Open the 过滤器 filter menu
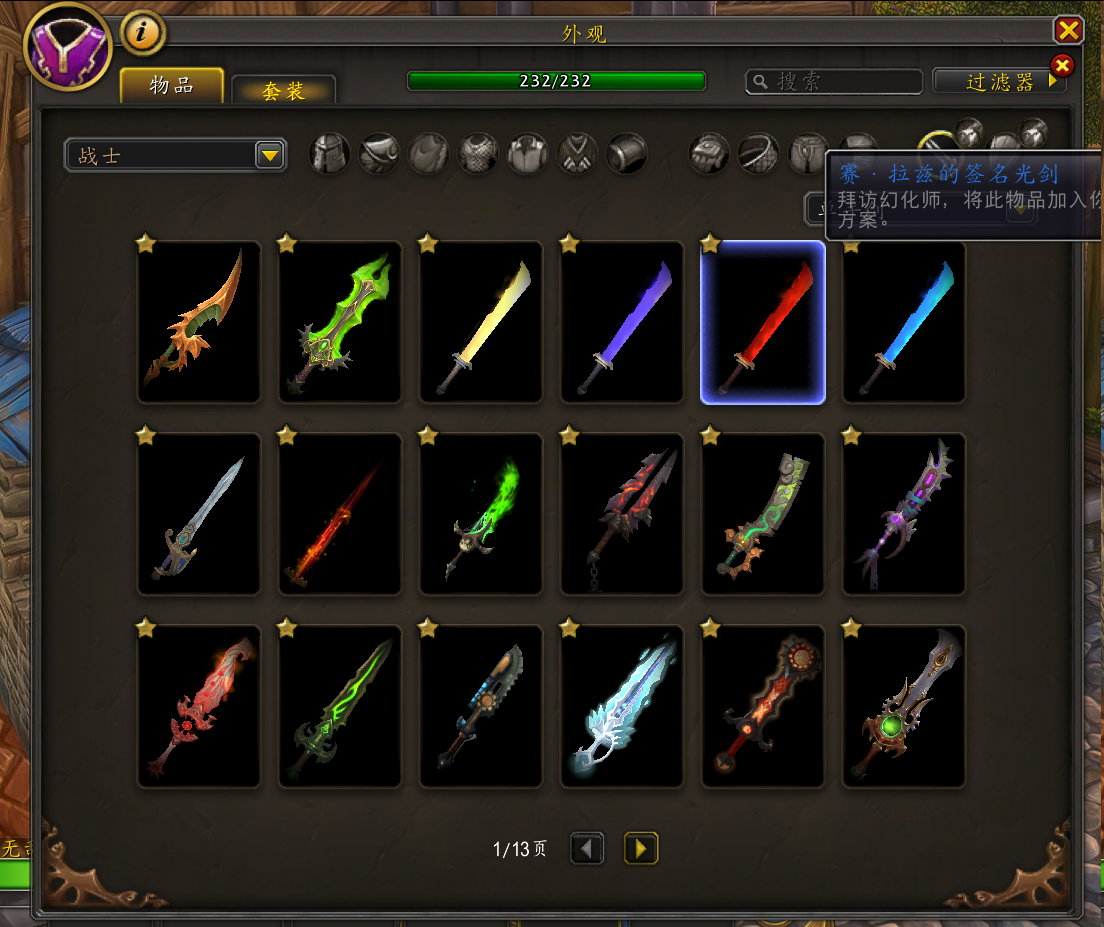This screenshot has height=927, width=1104. point(999,82)
